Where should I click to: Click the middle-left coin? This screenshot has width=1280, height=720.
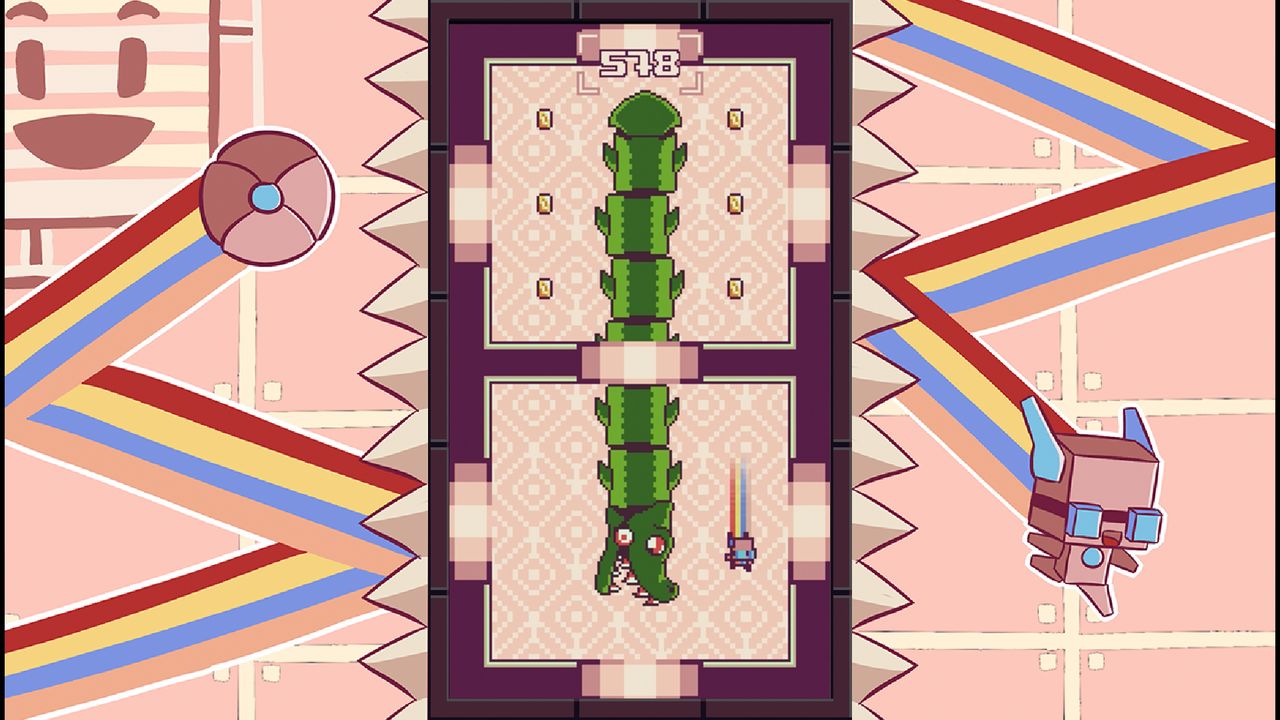543,203
